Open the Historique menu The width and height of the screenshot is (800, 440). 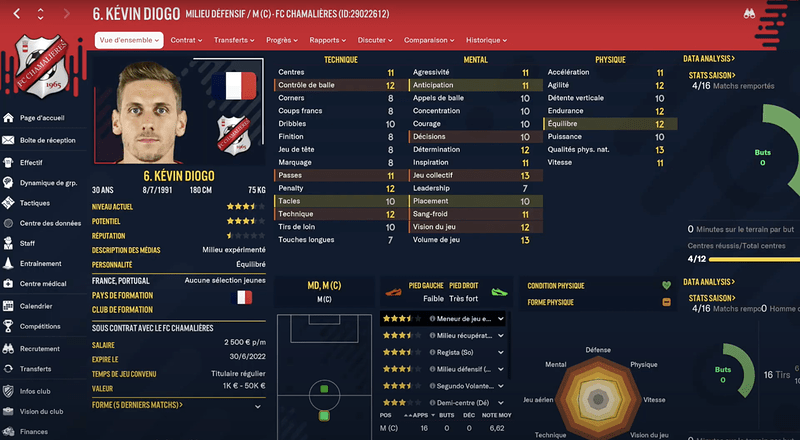tap(486, 40)
